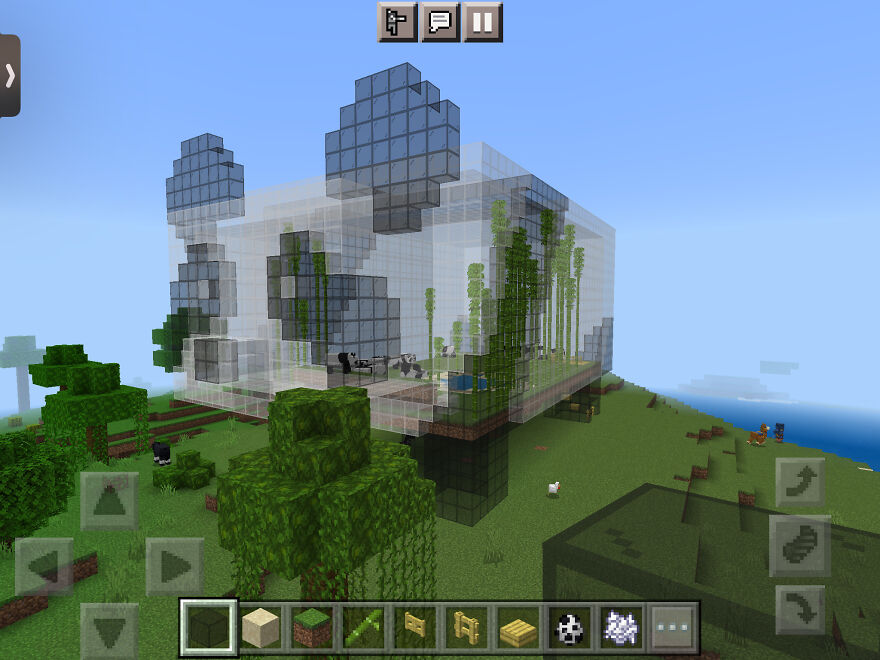The width and height of the screenshot is (880, 660).
Task: Tap the fly up button
Action: pos(800,484)
